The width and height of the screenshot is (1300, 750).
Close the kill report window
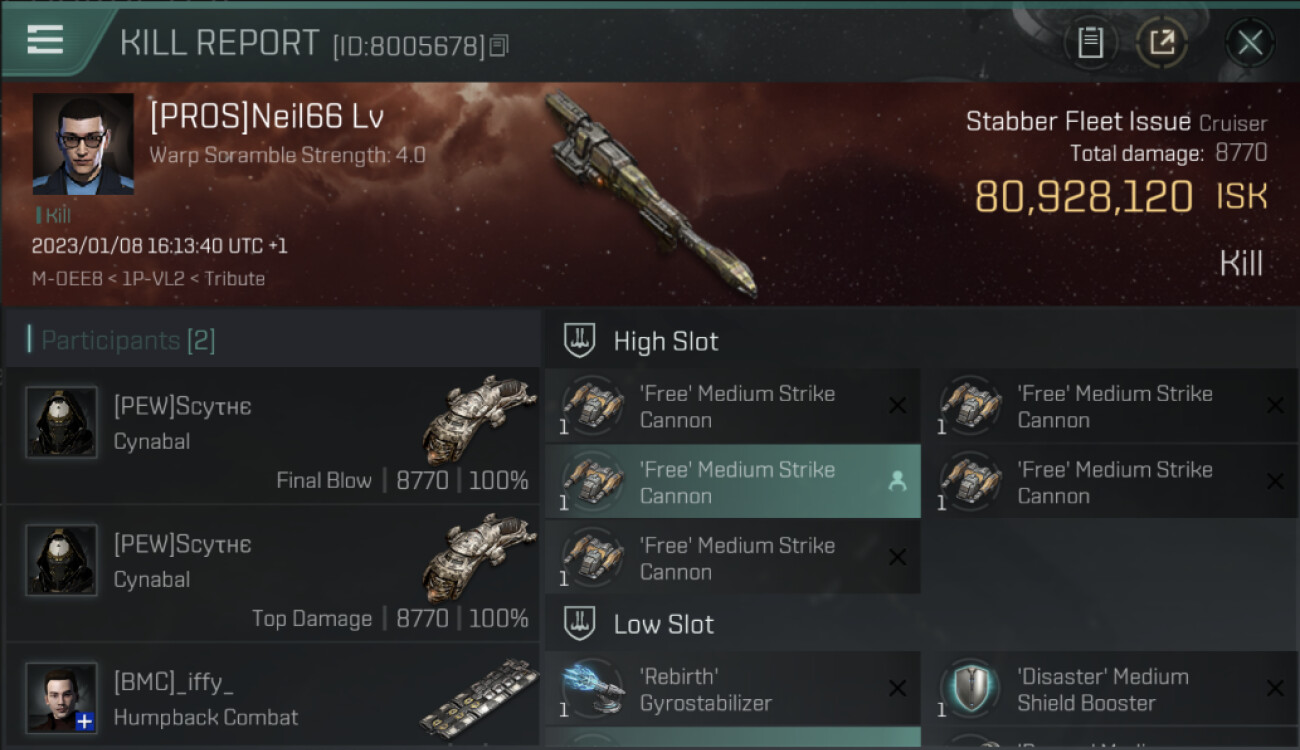(1249, 42)
